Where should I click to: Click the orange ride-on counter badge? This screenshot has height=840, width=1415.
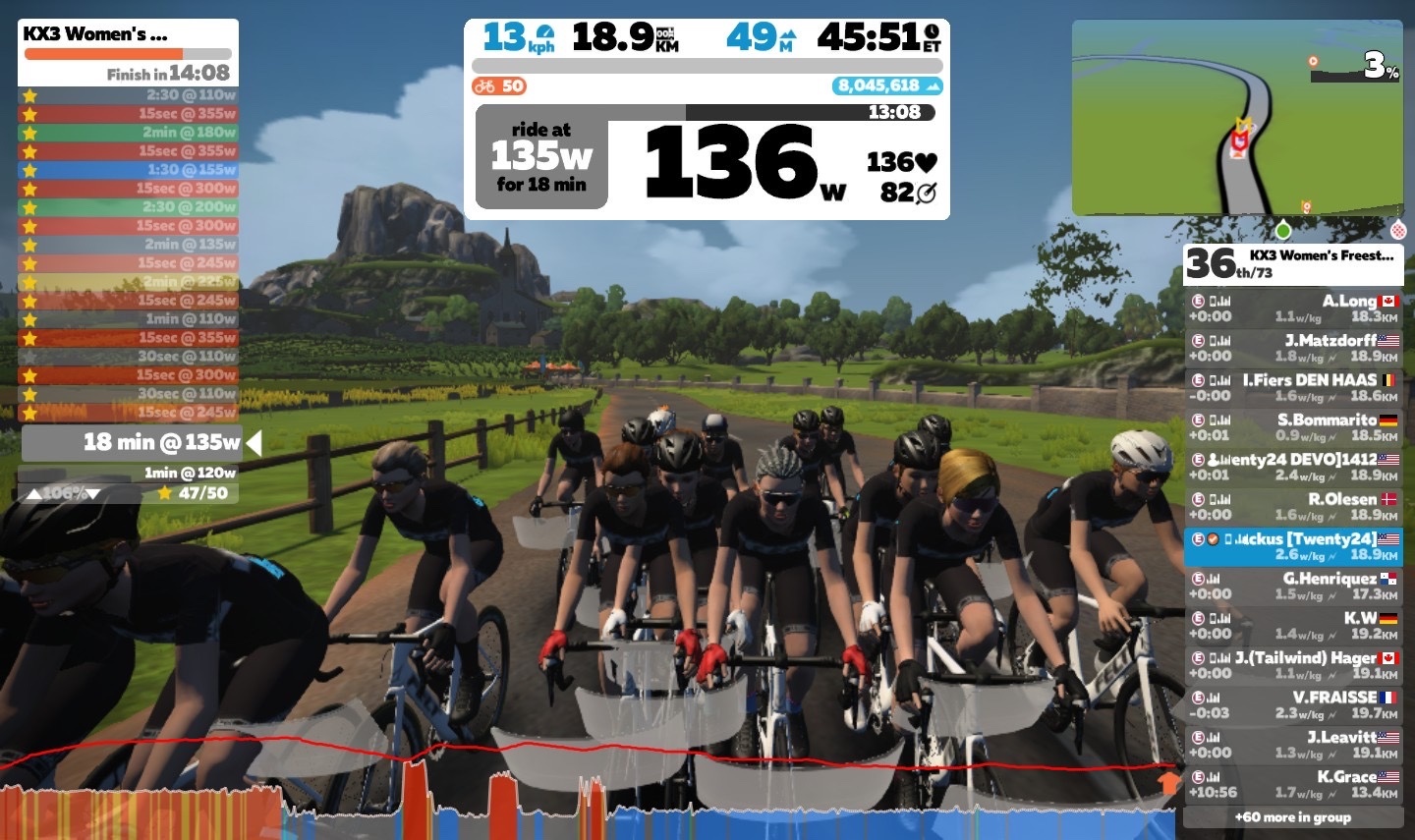click(x=499, y=86)
